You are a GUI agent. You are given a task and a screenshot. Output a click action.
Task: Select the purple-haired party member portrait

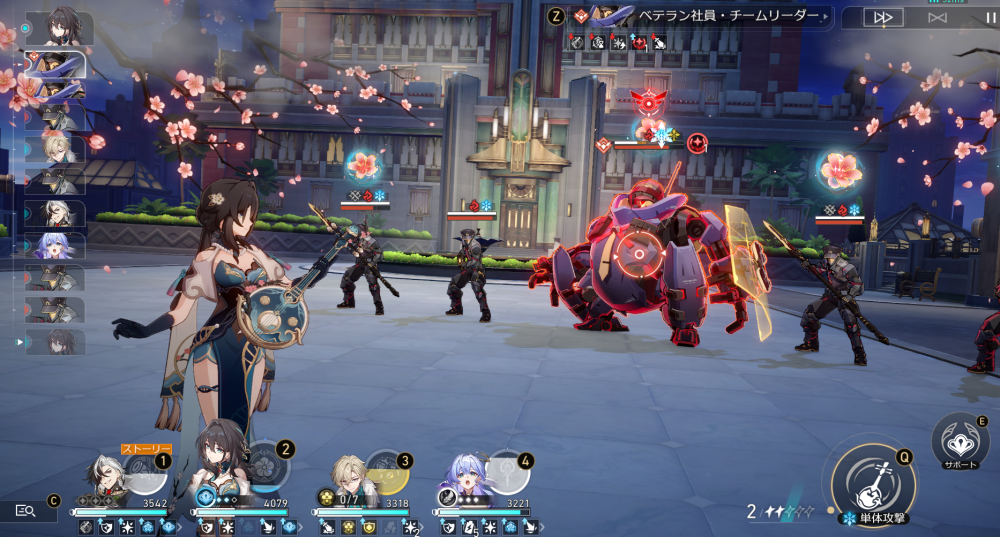tap(465, 478)
